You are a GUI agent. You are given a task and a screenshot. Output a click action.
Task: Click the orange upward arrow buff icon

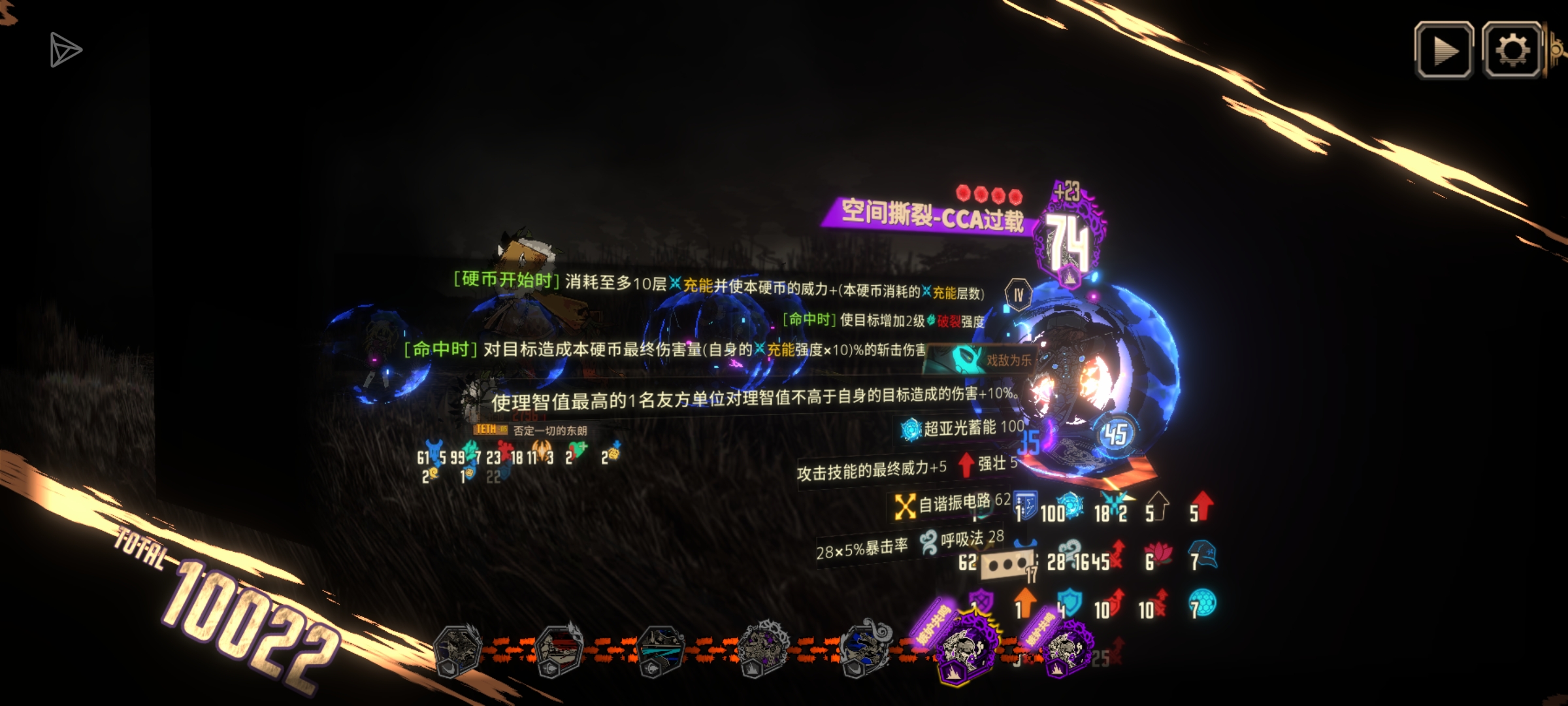(1026, 601)
